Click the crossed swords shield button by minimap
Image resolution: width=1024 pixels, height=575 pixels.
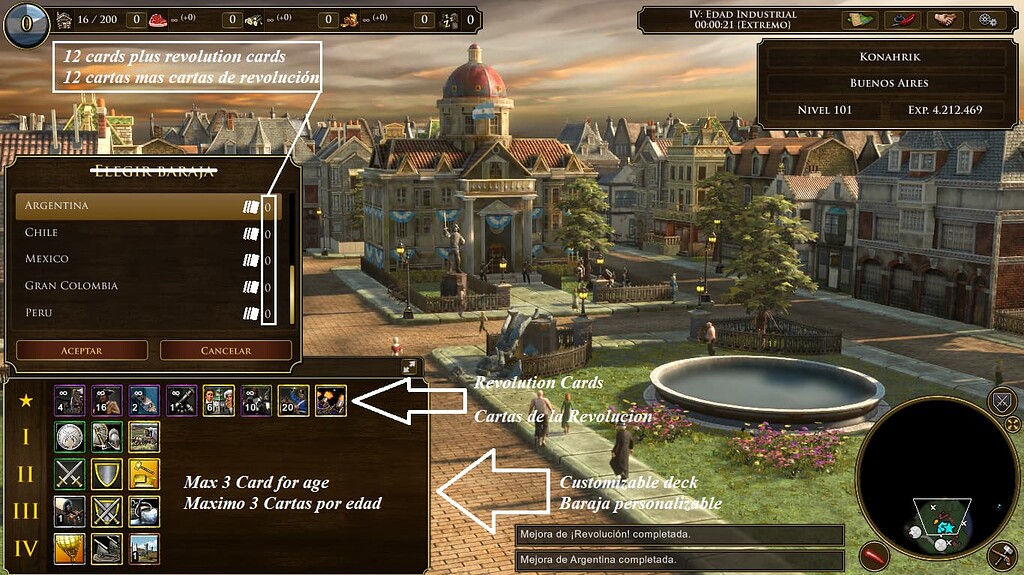click(1001, 403)
